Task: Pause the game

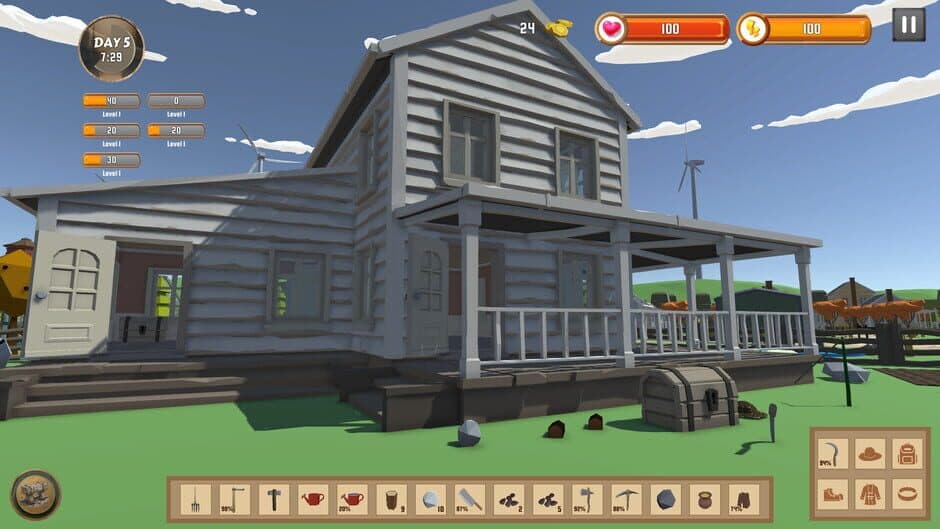Action: [908, 25]
